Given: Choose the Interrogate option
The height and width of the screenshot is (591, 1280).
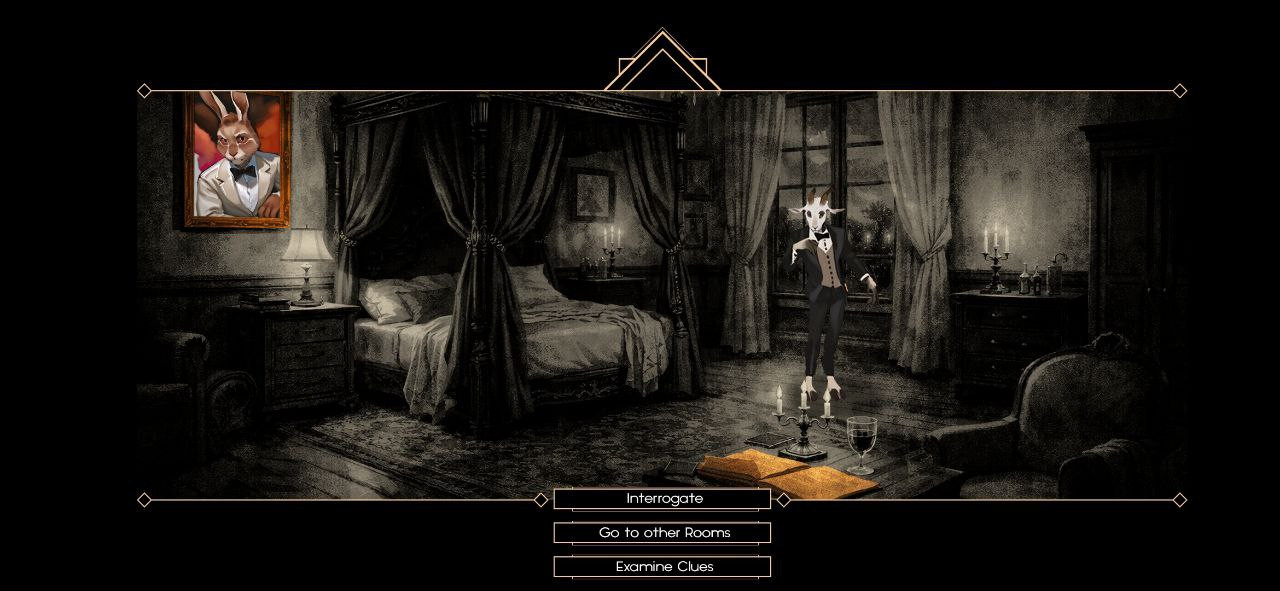Looking at the screenshot, I should pos(662,499).
